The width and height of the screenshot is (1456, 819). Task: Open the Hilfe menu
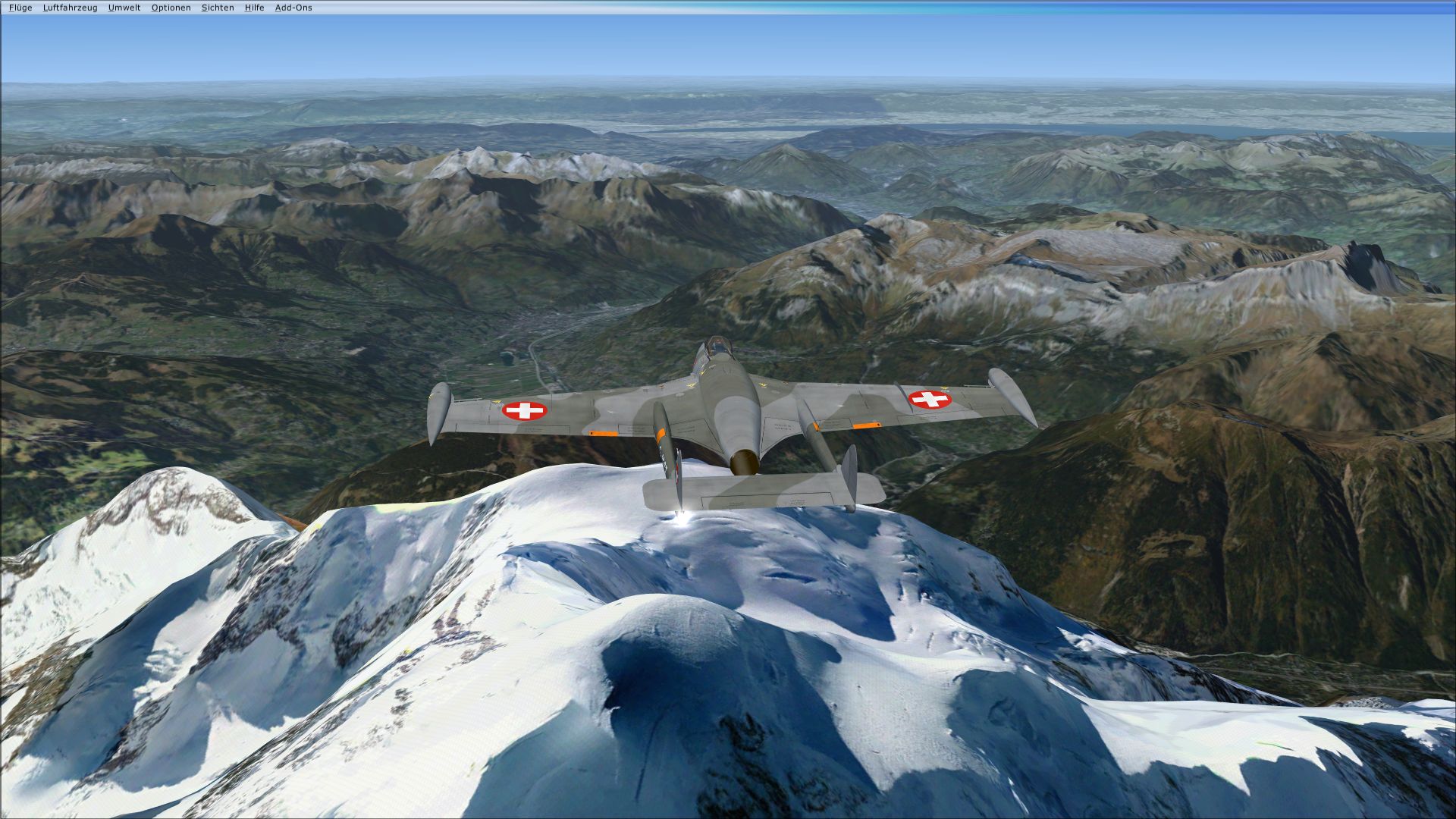coord(253,8)
